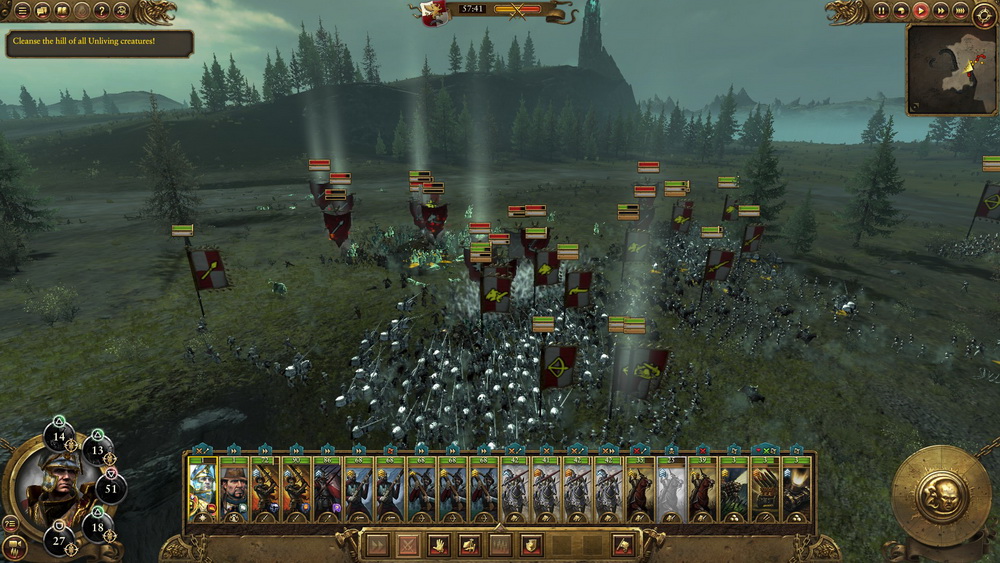Open the main game menu button

(x=22, y=11)
